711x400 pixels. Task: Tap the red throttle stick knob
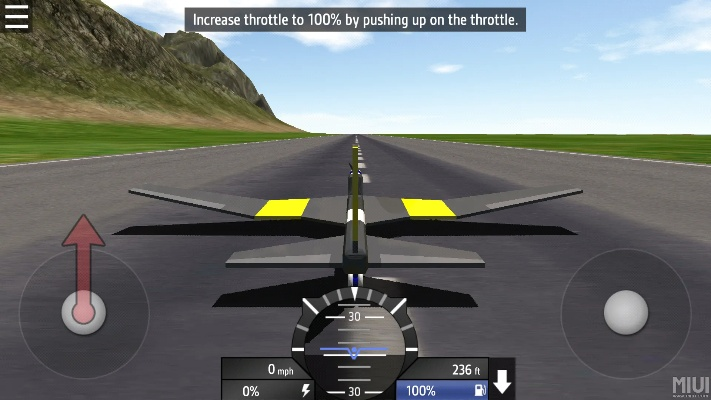point(83,312)
